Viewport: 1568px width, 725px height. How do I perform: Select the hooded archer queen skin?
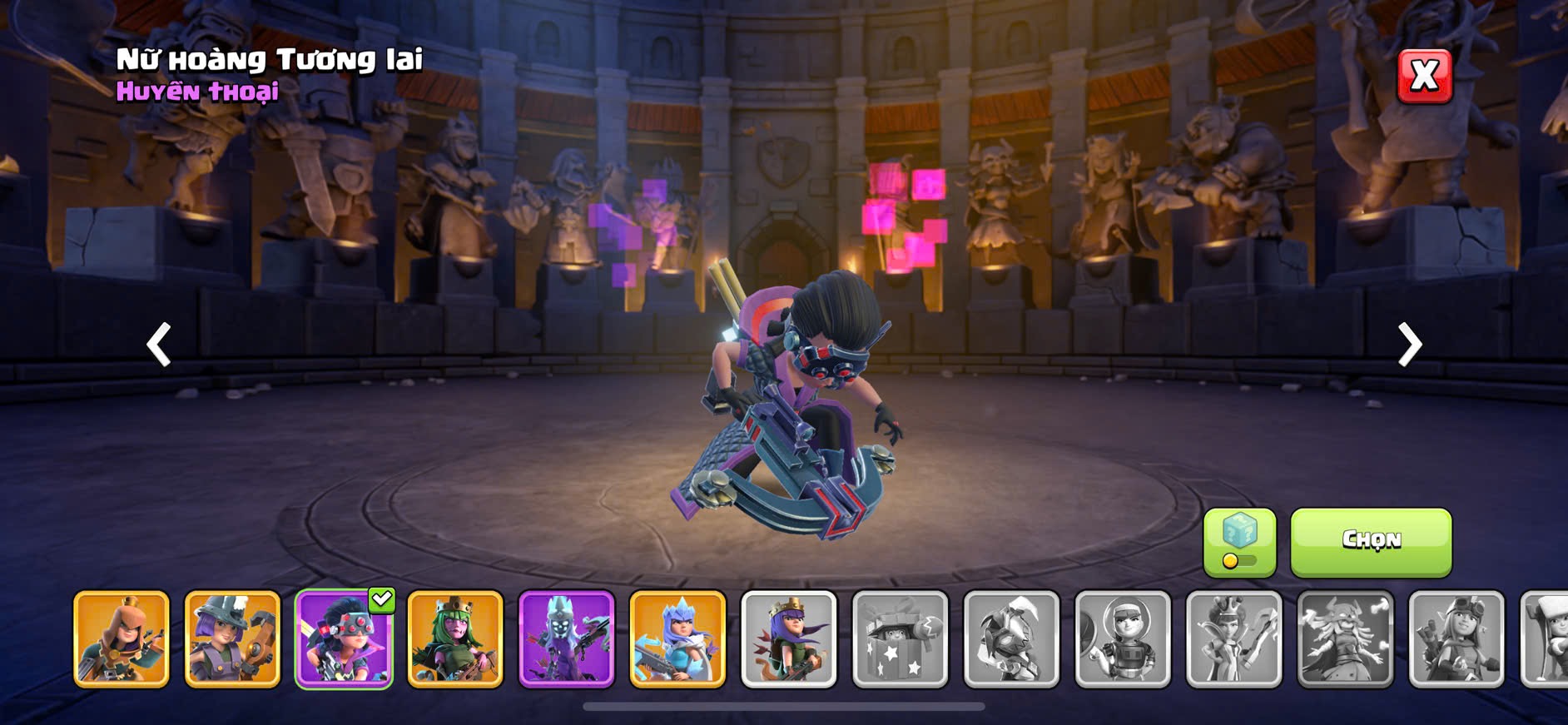(x=122, y=639)
